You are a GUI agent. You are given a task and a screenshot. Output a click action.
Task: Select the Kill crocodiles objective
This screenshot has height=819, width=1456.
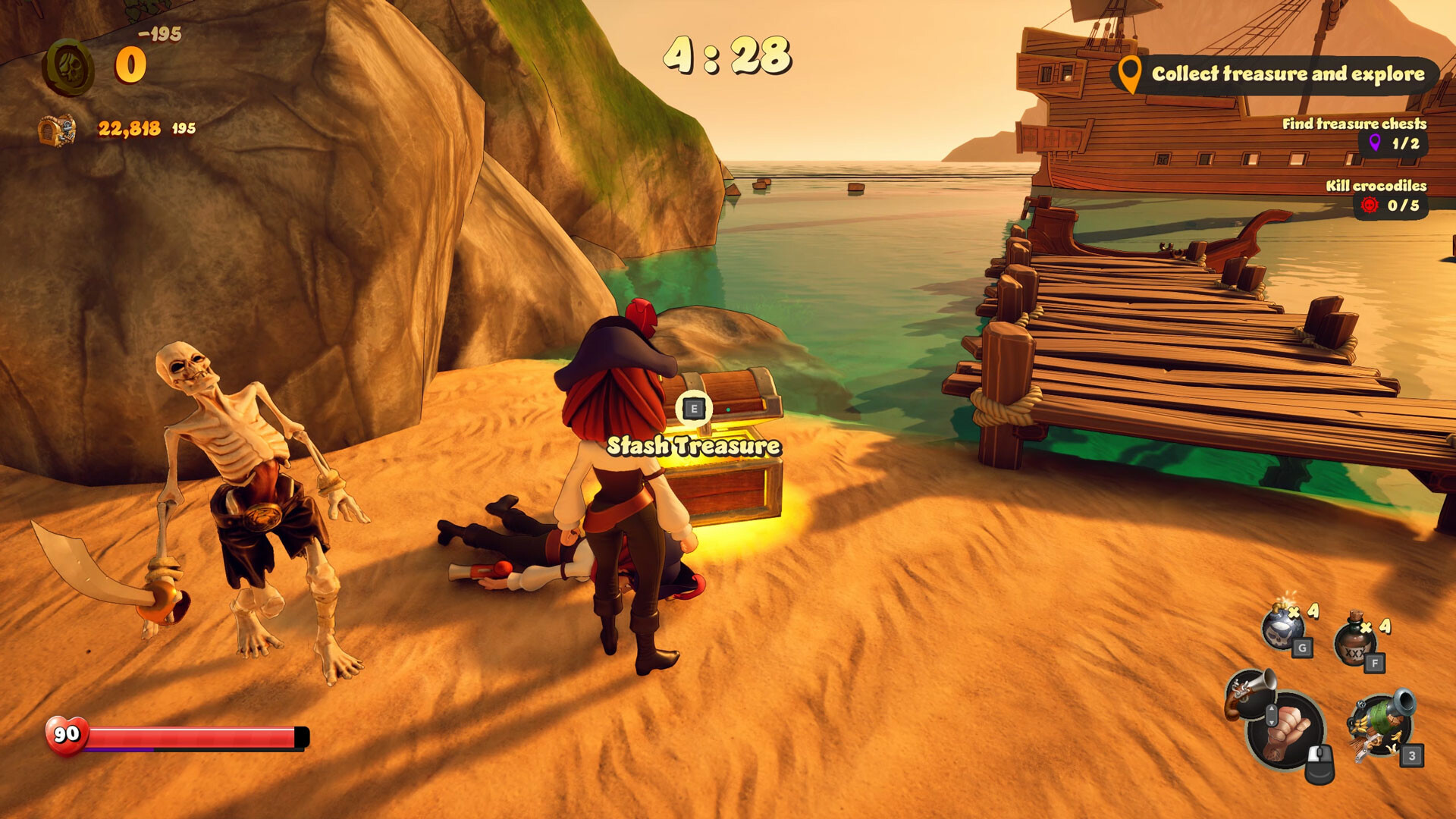(x=1376, y=196)
